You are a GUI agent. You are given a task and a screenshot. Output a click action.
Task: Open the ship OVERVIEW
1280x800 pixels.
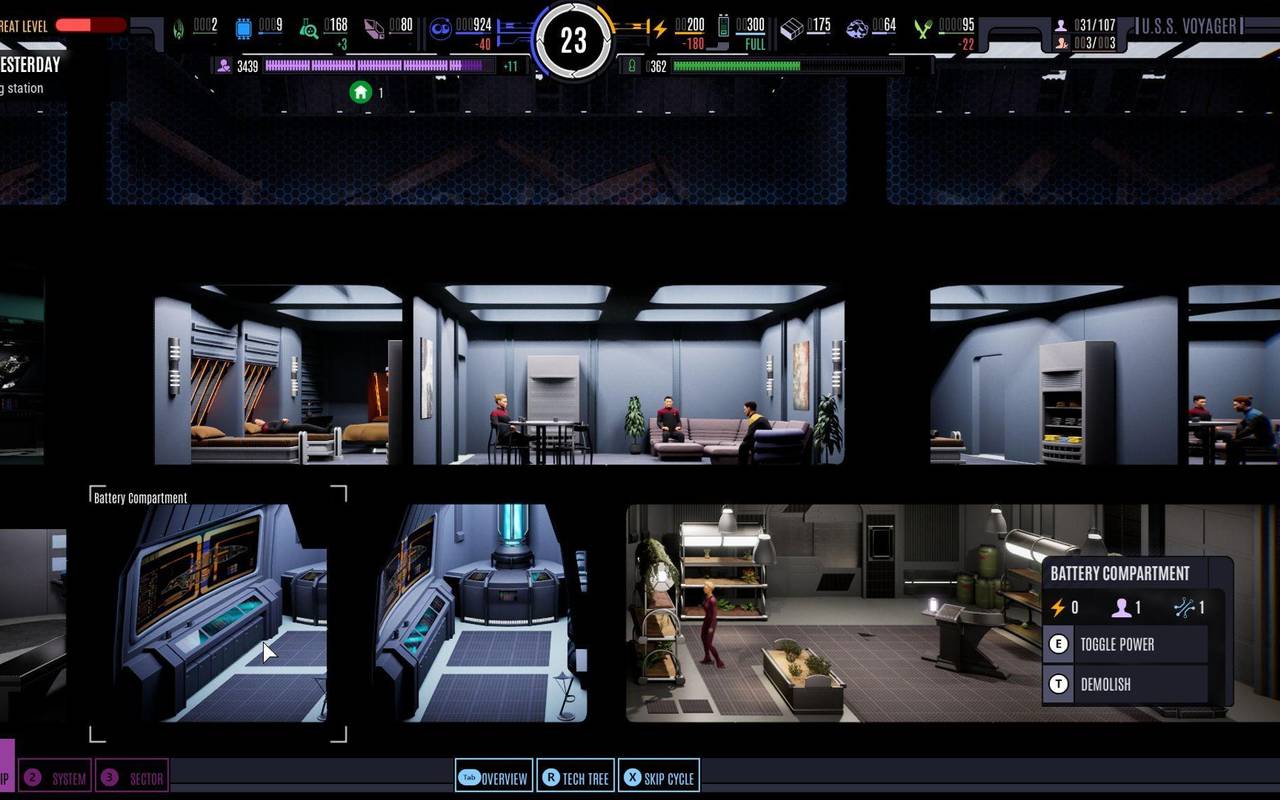494,776
